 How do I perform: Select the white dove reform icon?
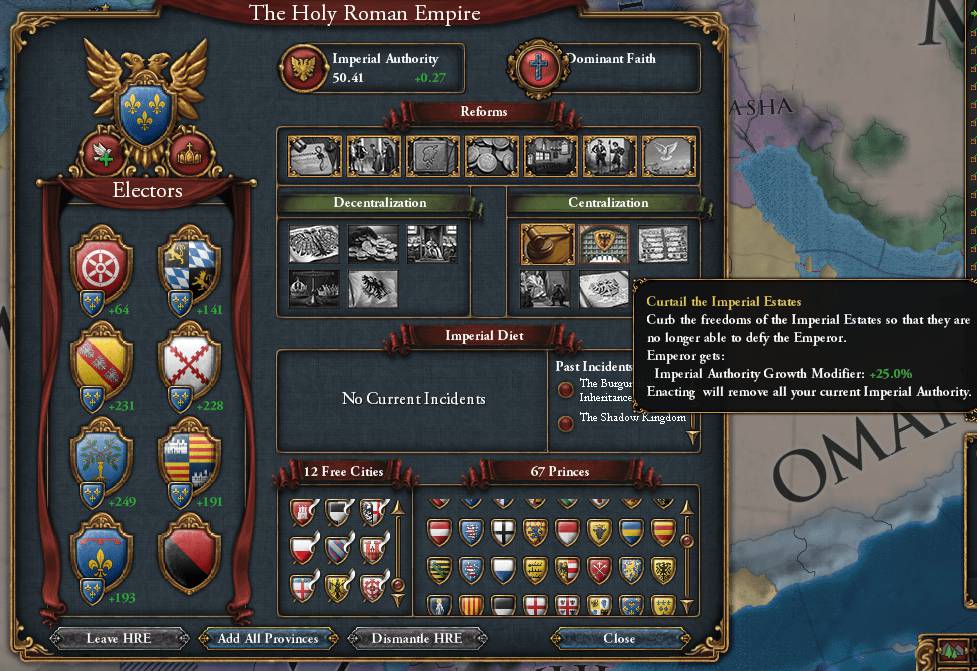[x=668, y=156]
